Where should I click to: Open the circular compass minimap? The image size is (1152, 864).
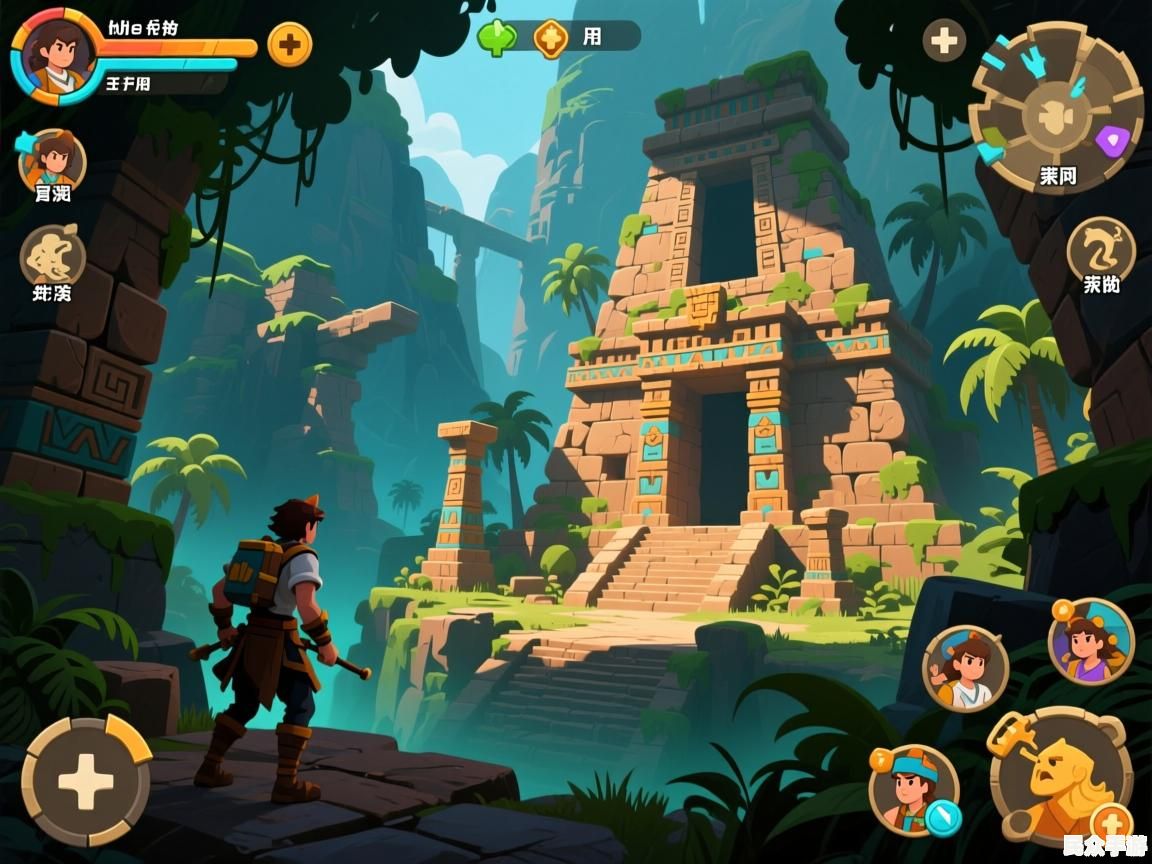[x=1055, y=106]
